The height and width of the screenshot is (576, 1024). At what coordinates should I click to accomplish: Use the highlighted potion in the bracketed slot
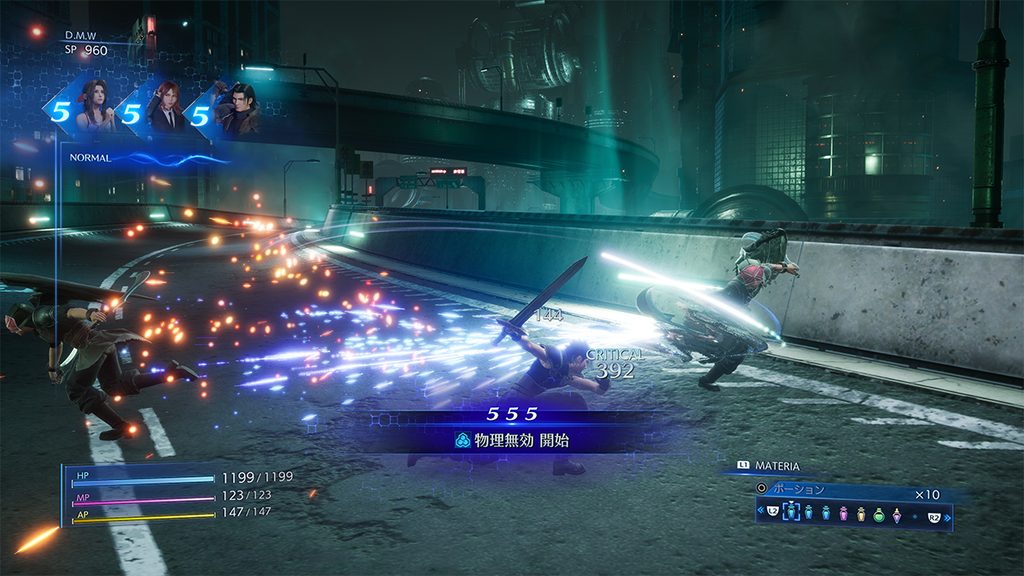click(793, 512)
